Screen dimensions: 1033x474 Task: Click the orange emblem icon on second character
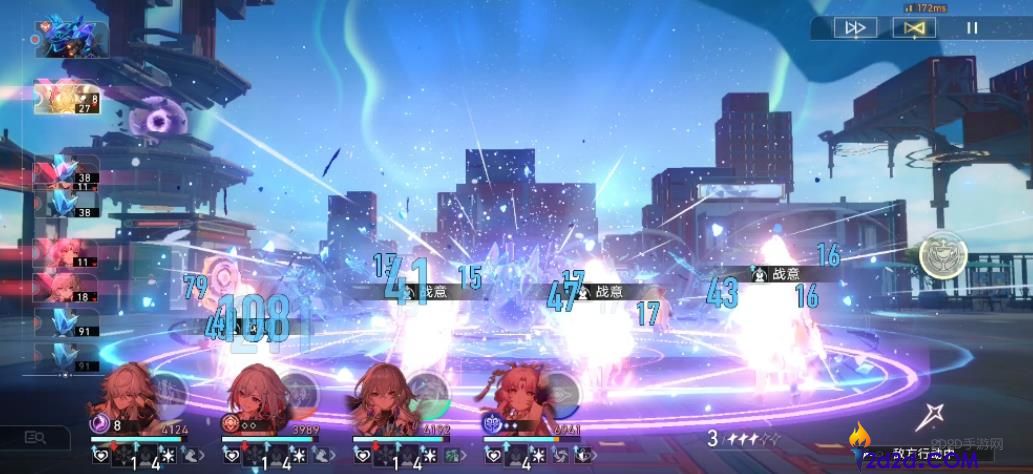point(231,424)
